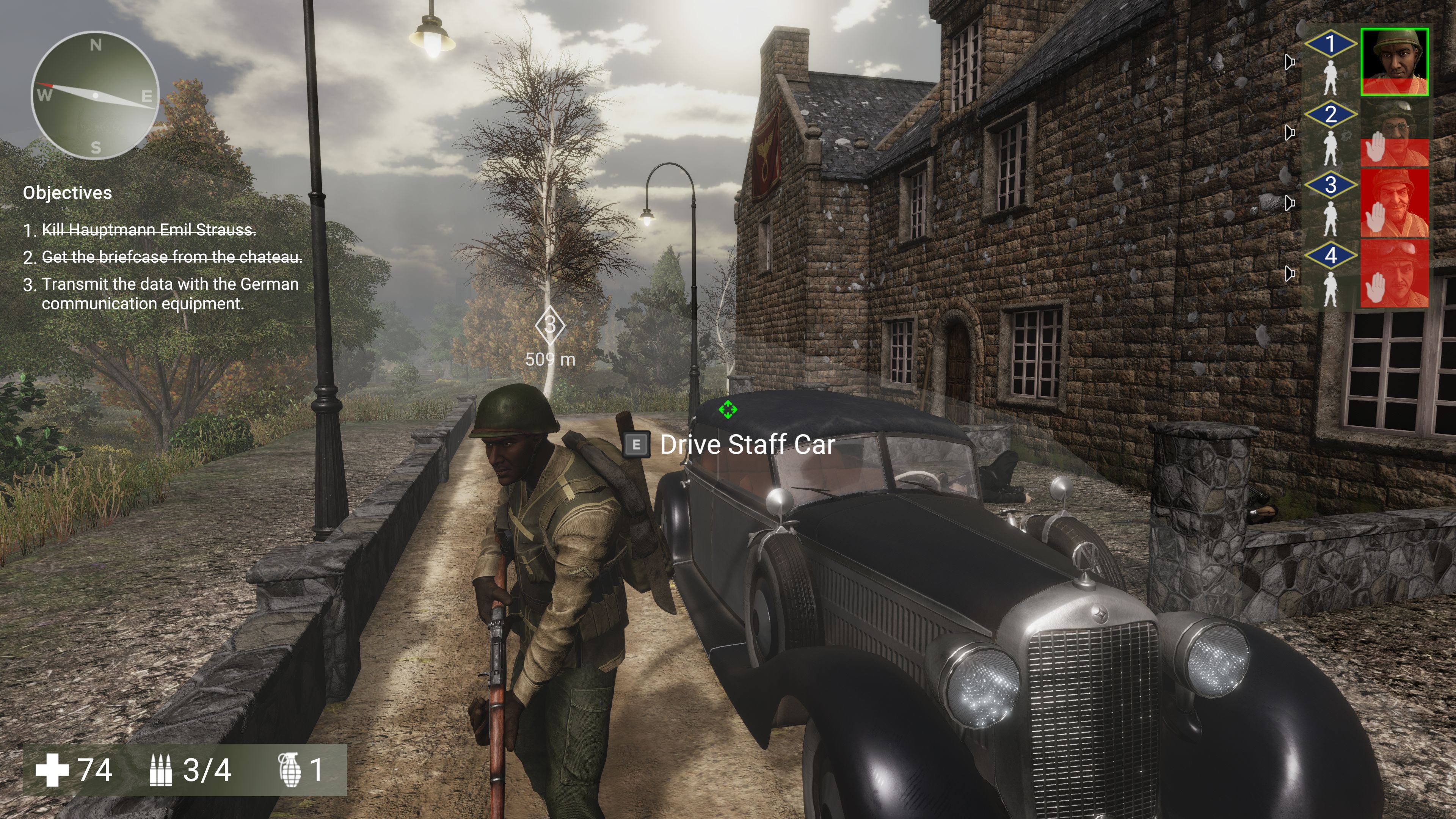1456x819 pixels.
Task: Select squad member 4's portrait
Action: coord(1394,273)
